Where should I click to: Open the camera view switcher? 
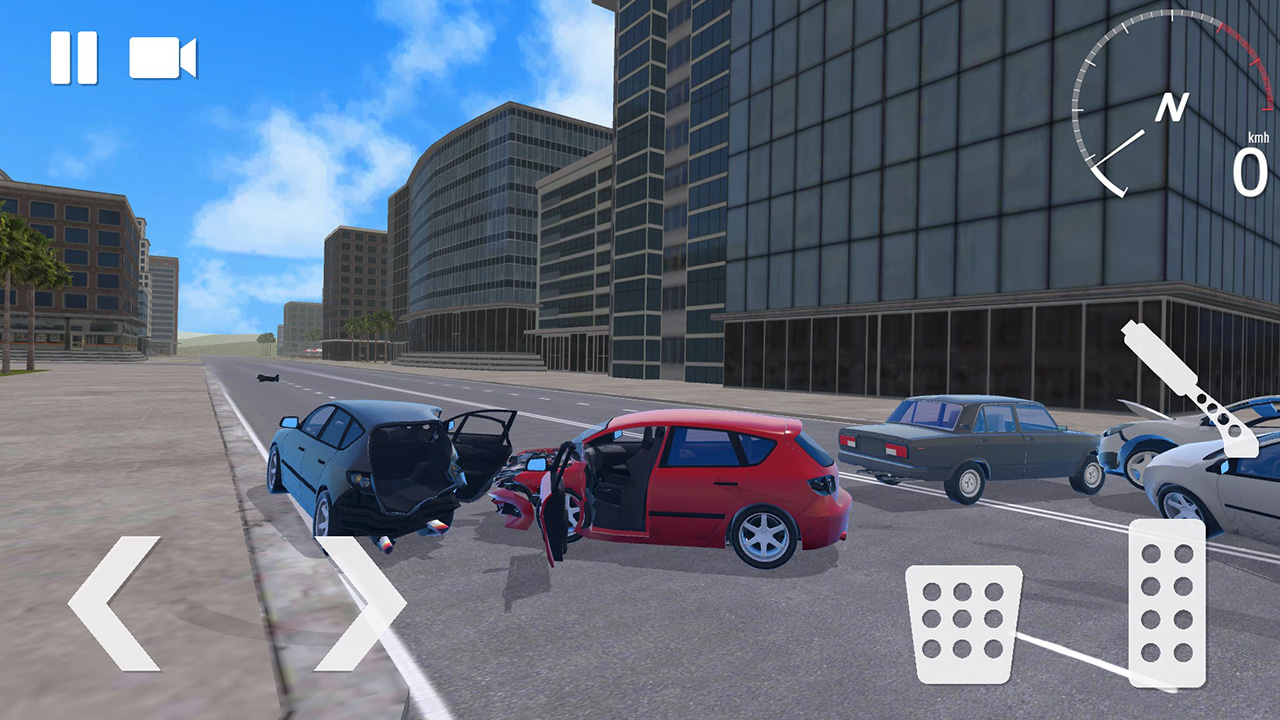(160, 57)
